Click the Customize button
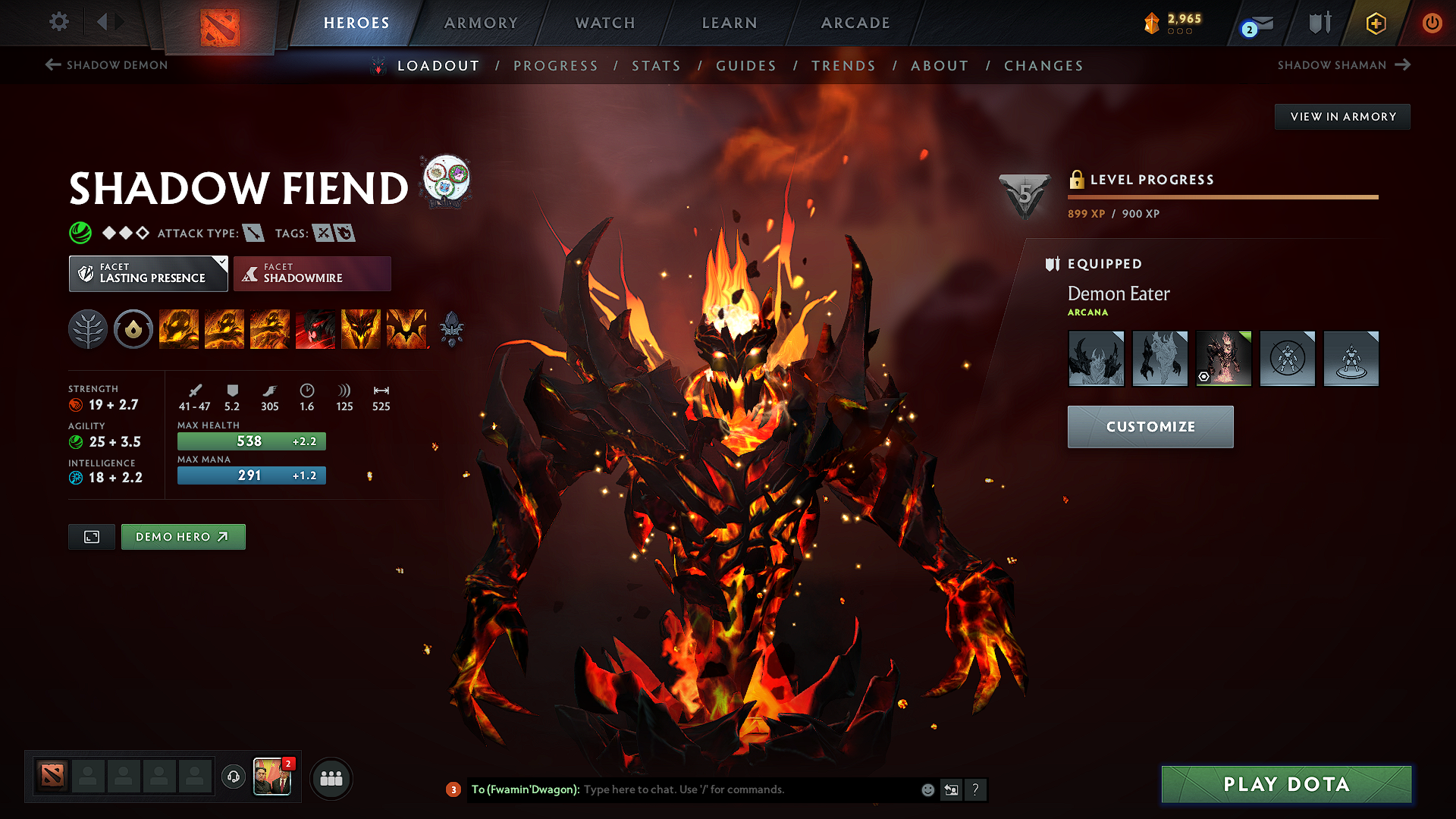This screenshot has height=819, width=1456. tap(1150, 426)
